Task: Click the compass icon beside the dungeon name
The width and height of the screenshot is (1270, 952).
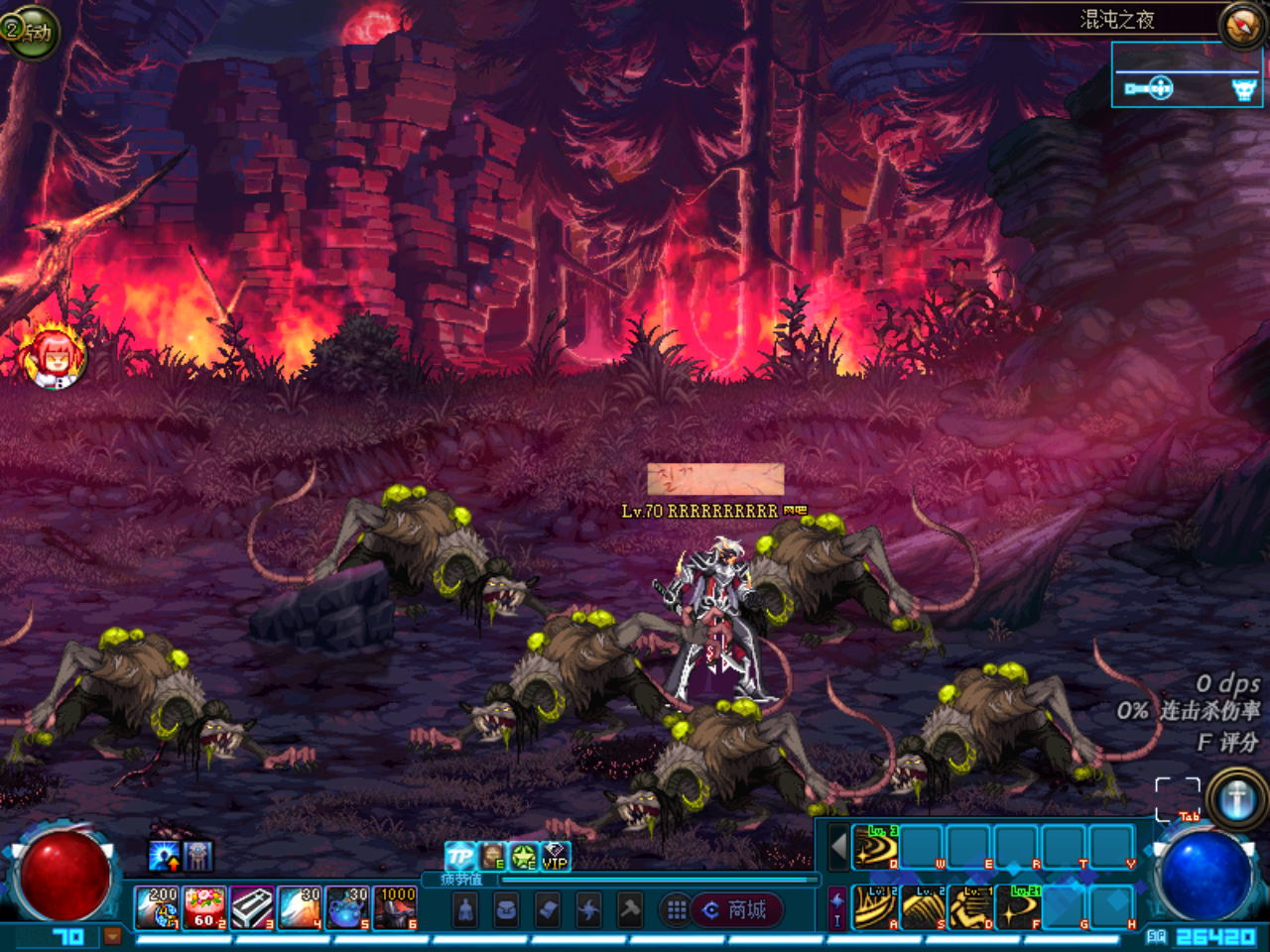Action: pyautogui.click(x=1241, y=25)
